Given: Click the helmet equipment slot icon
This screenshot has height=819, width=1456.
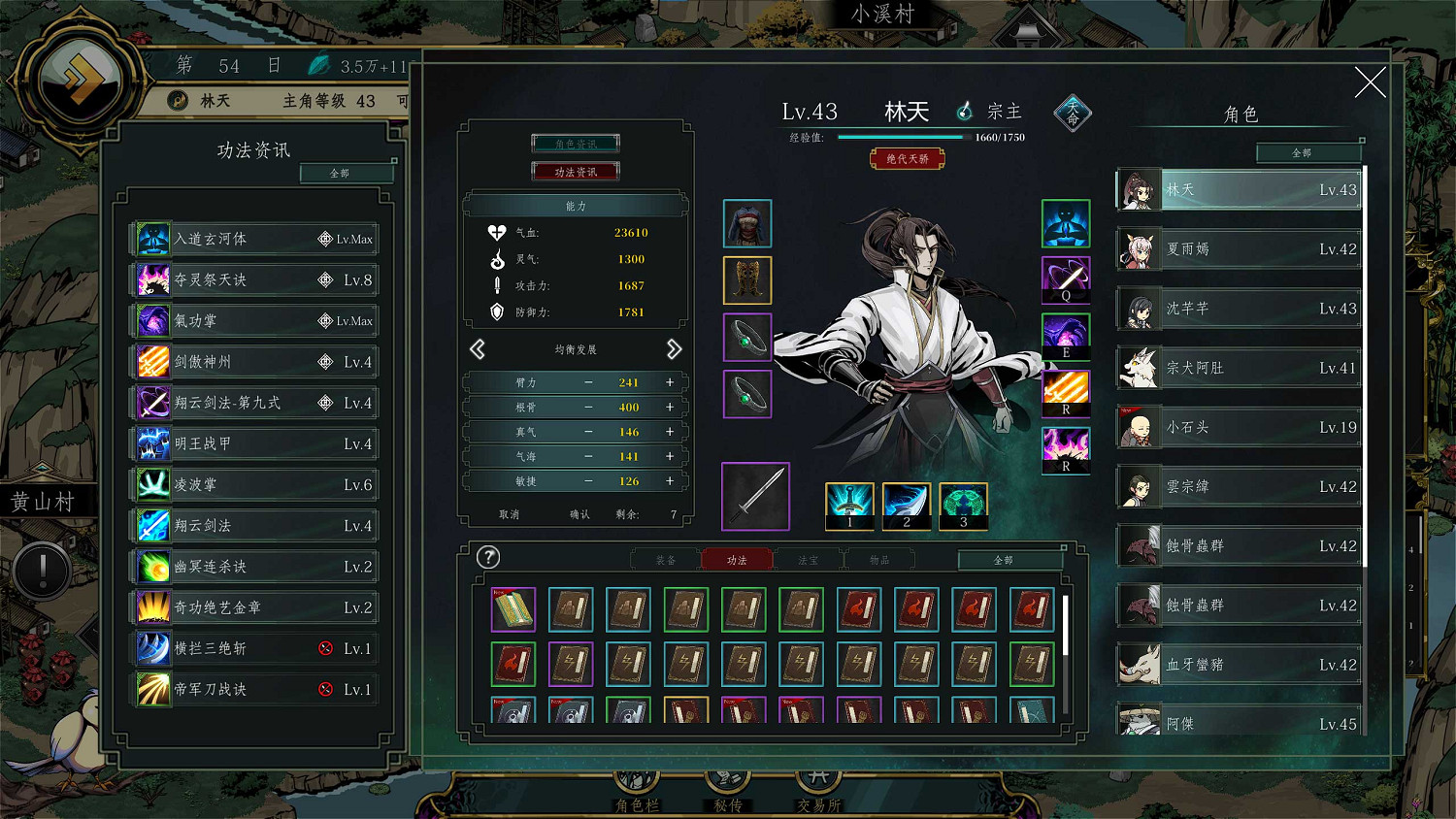Looking at the screenshot, I should (x=746, y=223).
